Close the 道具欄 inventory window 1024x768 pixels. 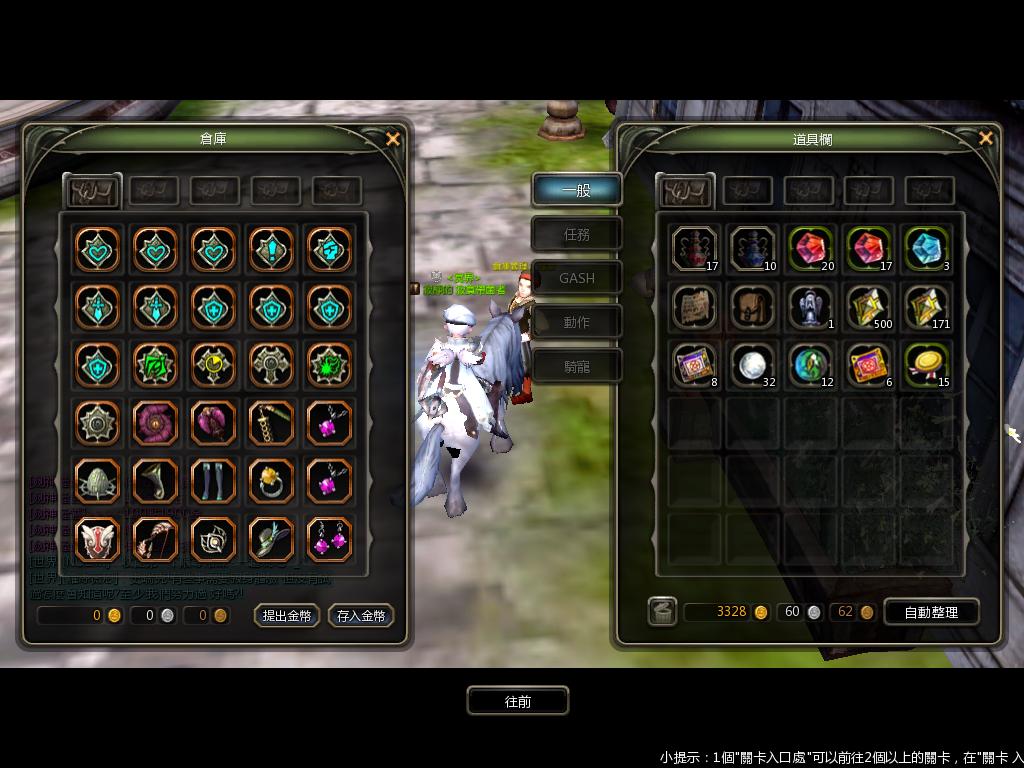[986, 138]
